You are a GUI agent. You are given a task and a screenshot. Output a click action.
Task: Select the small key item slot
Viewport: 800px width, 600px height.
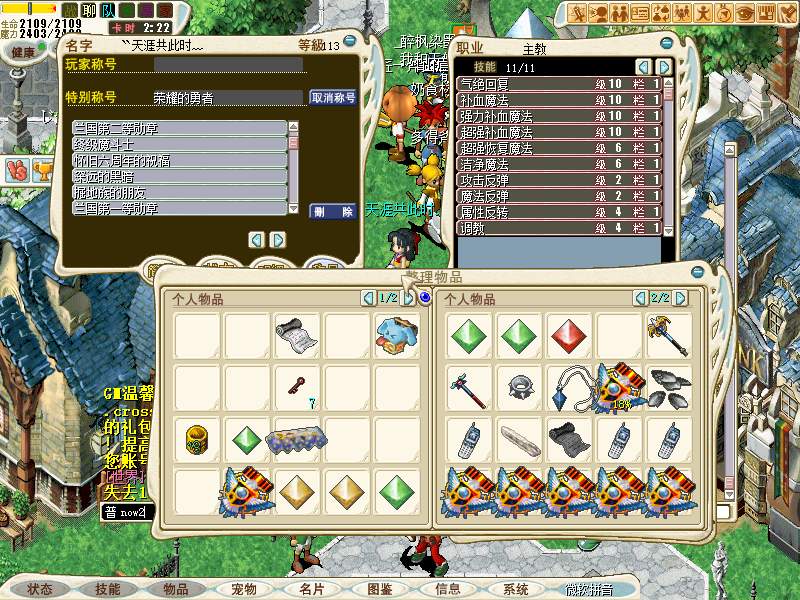298,386
